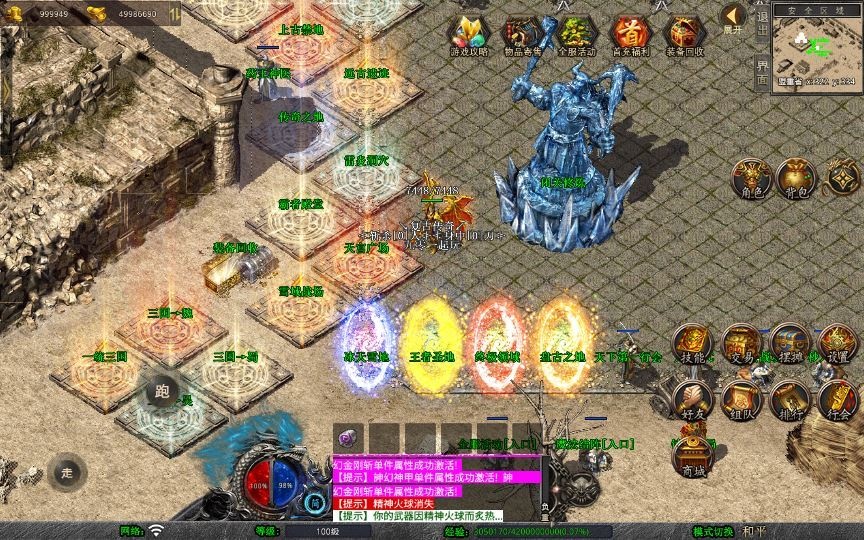Open the 角色 character sheet
The height and width of the screenshot is (540, 864).
751,178
